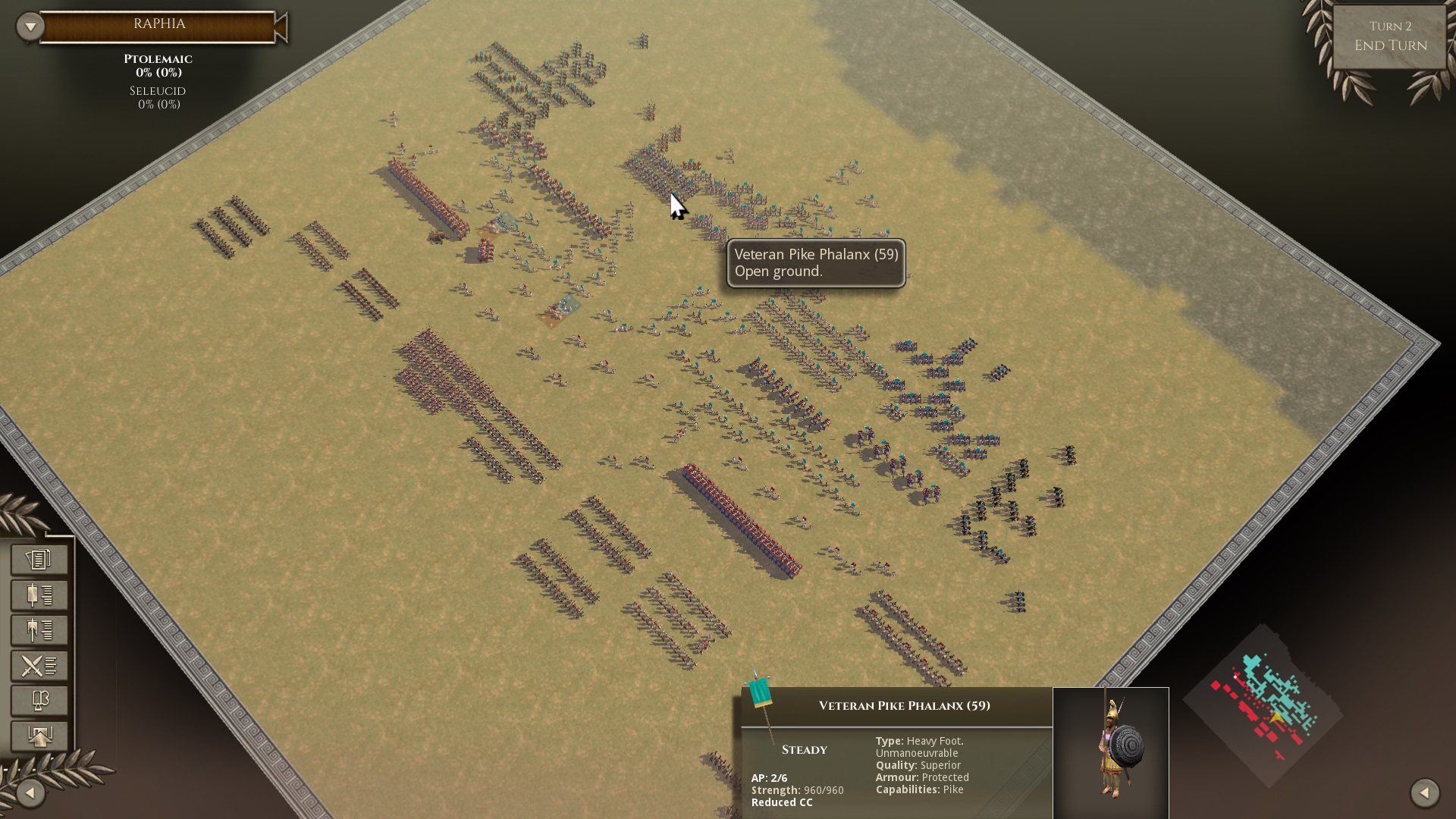1456x819 pixels.
Task: Click the Veteran Pike Phalanx unit name header
Action: coord(904,706)
